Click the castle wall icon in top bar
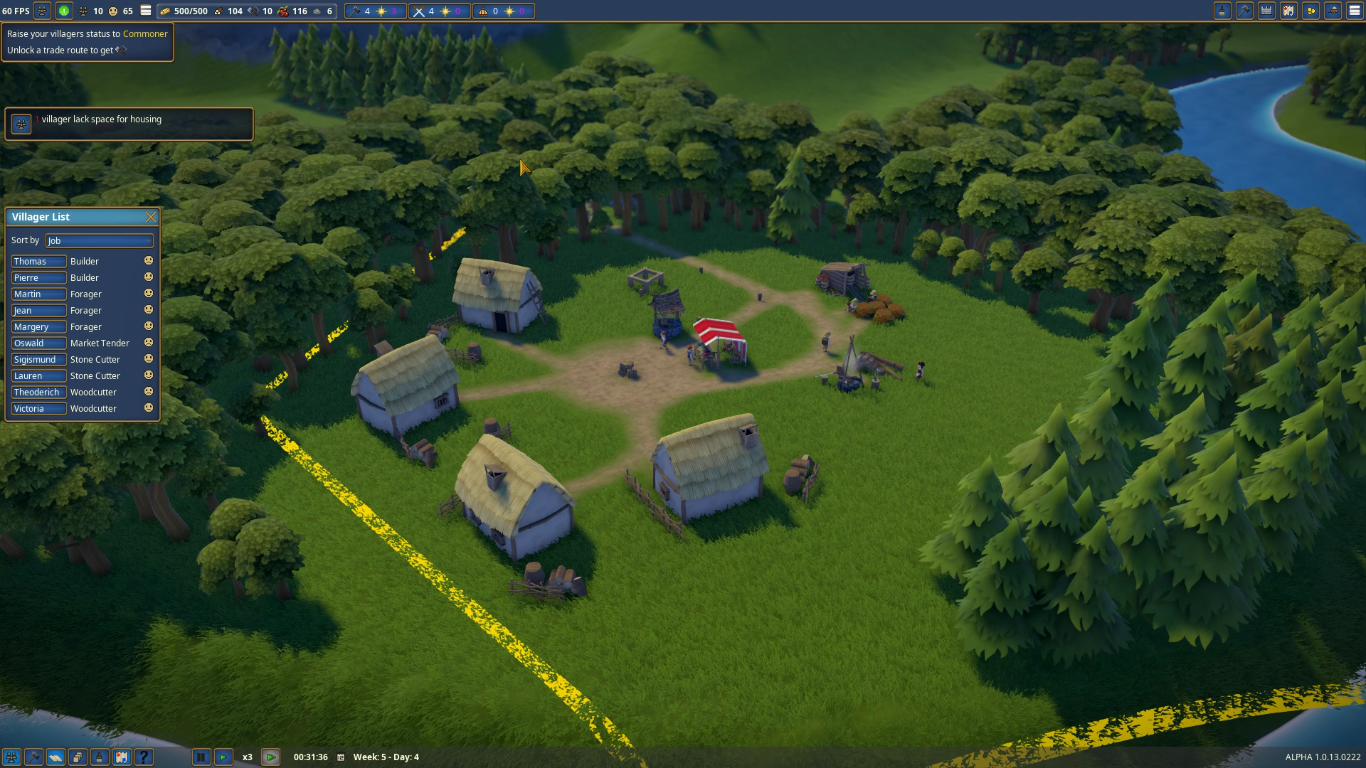The height and width of the screenshot is (768, 1366). tap(1266, 11)
